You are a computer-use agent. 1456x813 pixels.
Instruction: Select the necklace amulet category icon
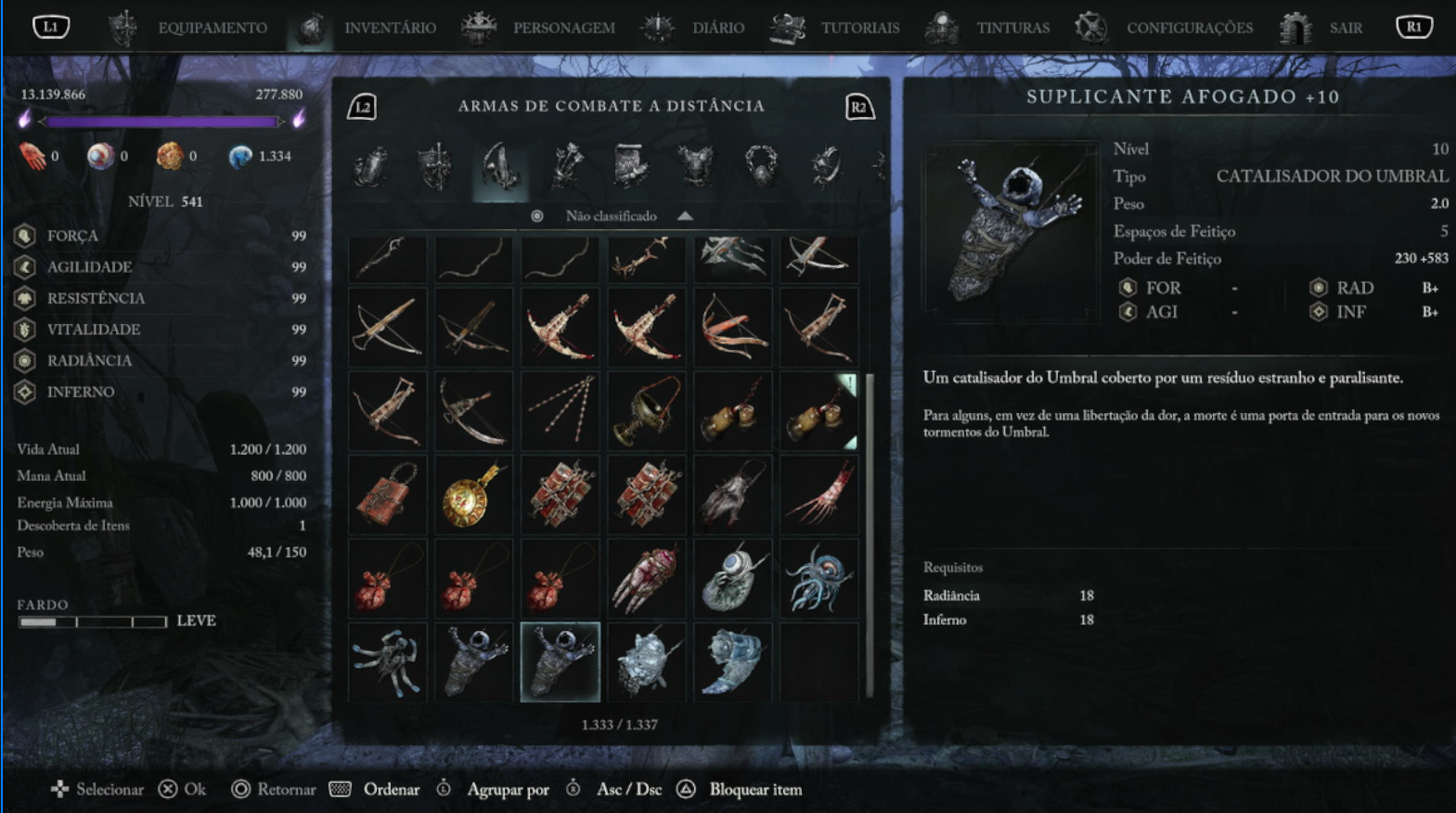point(761,167)
